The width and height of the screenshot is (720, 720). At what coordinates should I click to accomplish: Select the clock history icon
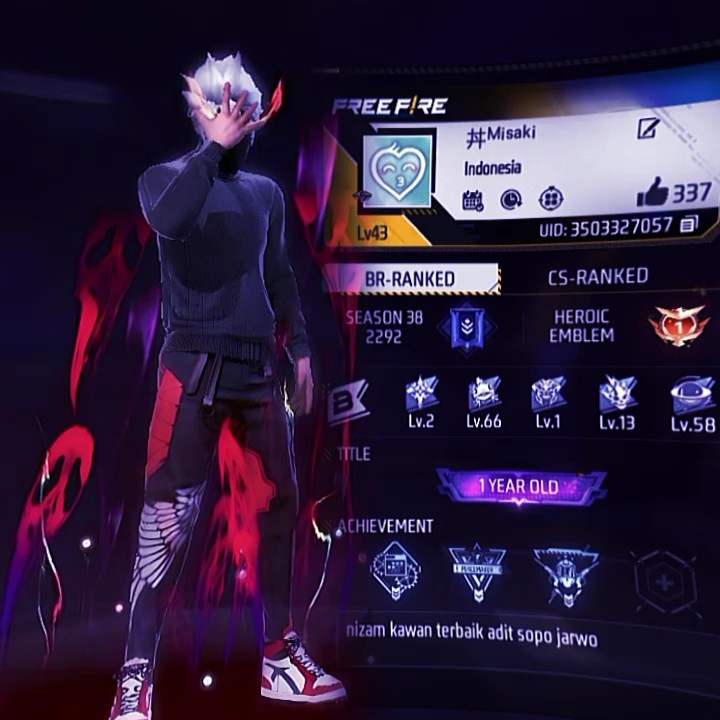pyautogui.click(x=511, y=200)
